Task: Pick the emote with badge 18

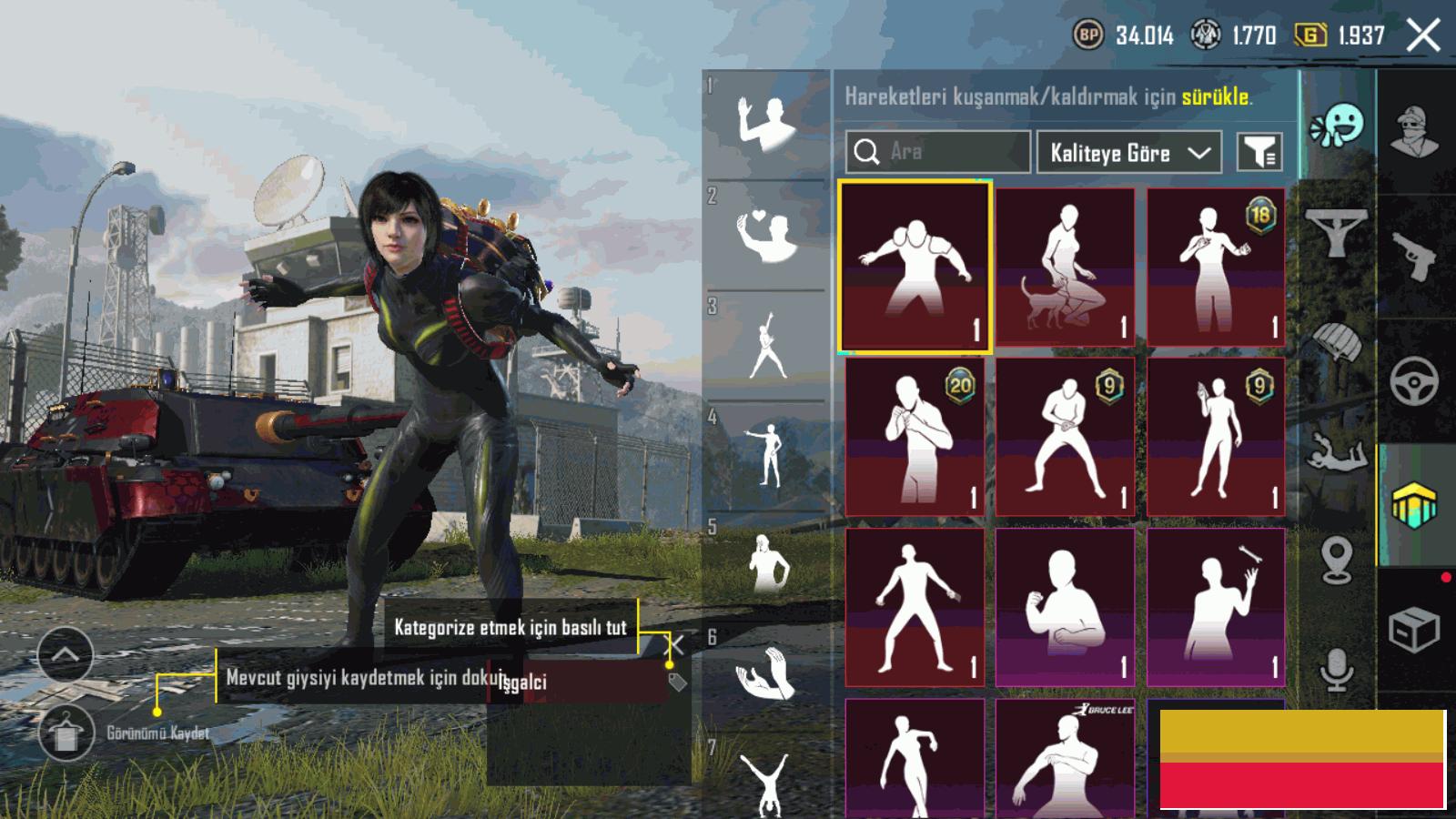Action: (1216, 266)
